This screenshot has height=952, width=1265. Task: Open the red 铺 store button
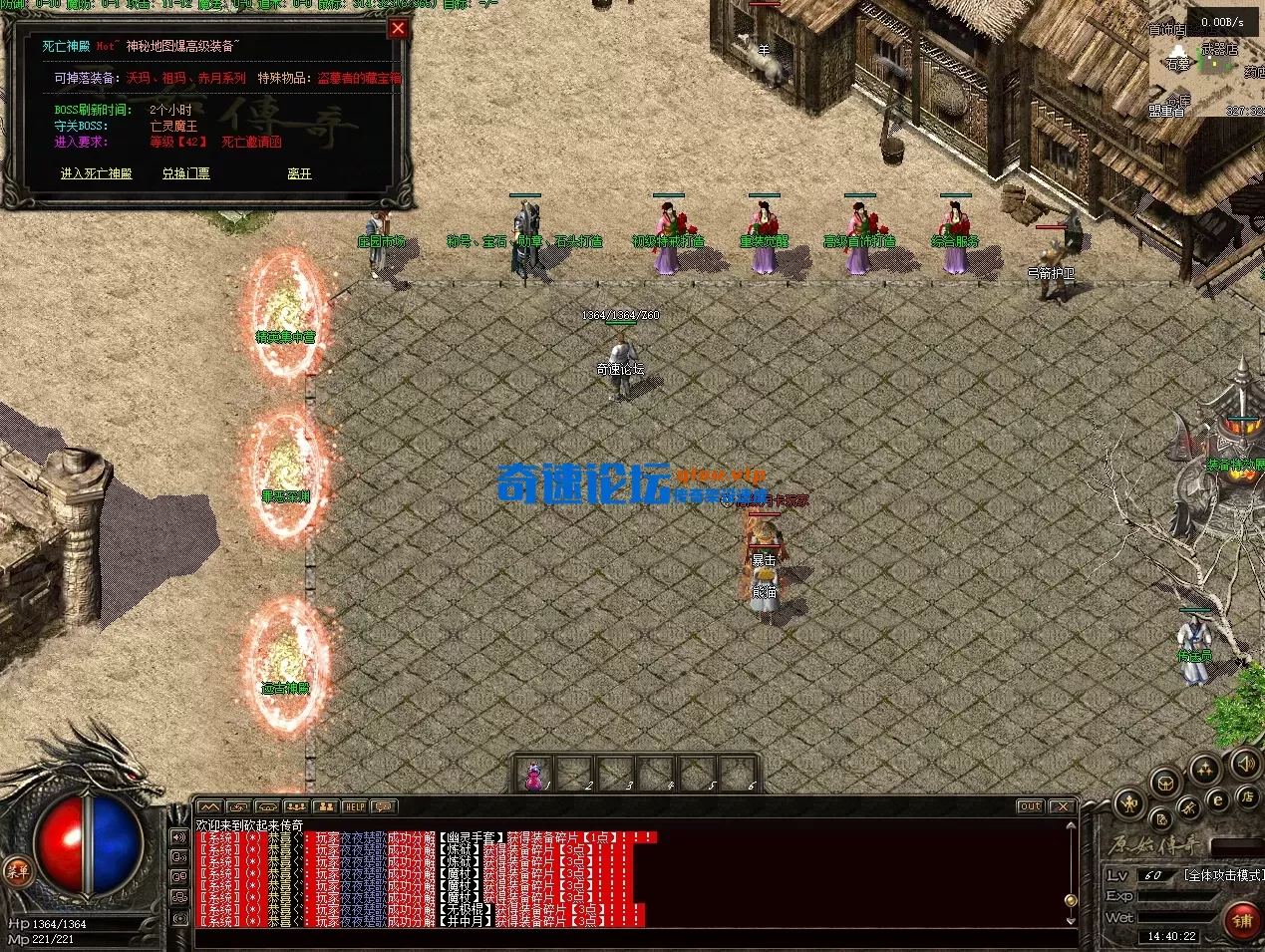coord(1242,920)
